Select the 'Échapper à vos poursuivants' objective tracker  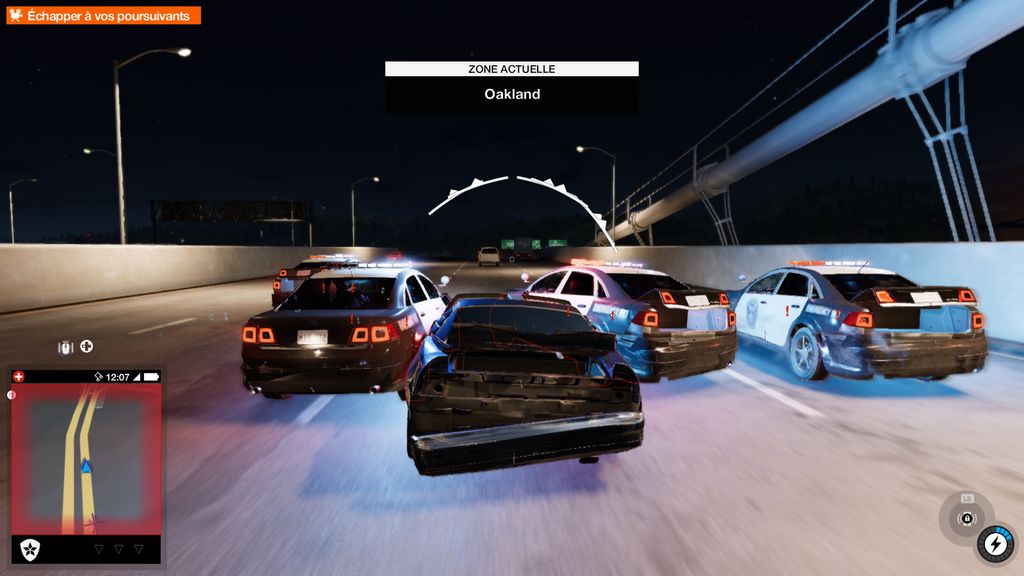click(x=104, y=16)
